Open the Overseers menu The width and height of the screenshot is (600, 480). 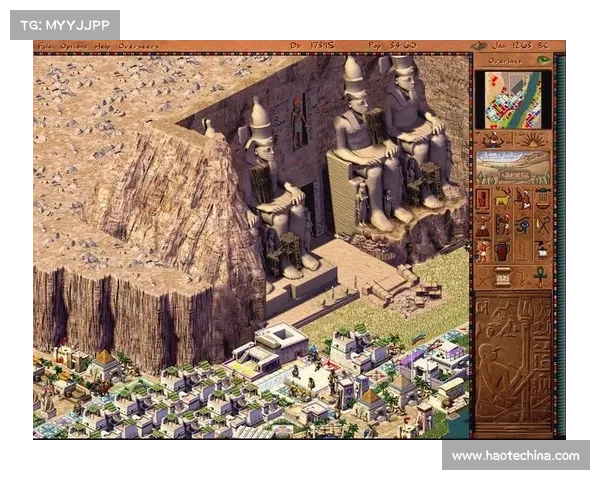click(138, 46)
